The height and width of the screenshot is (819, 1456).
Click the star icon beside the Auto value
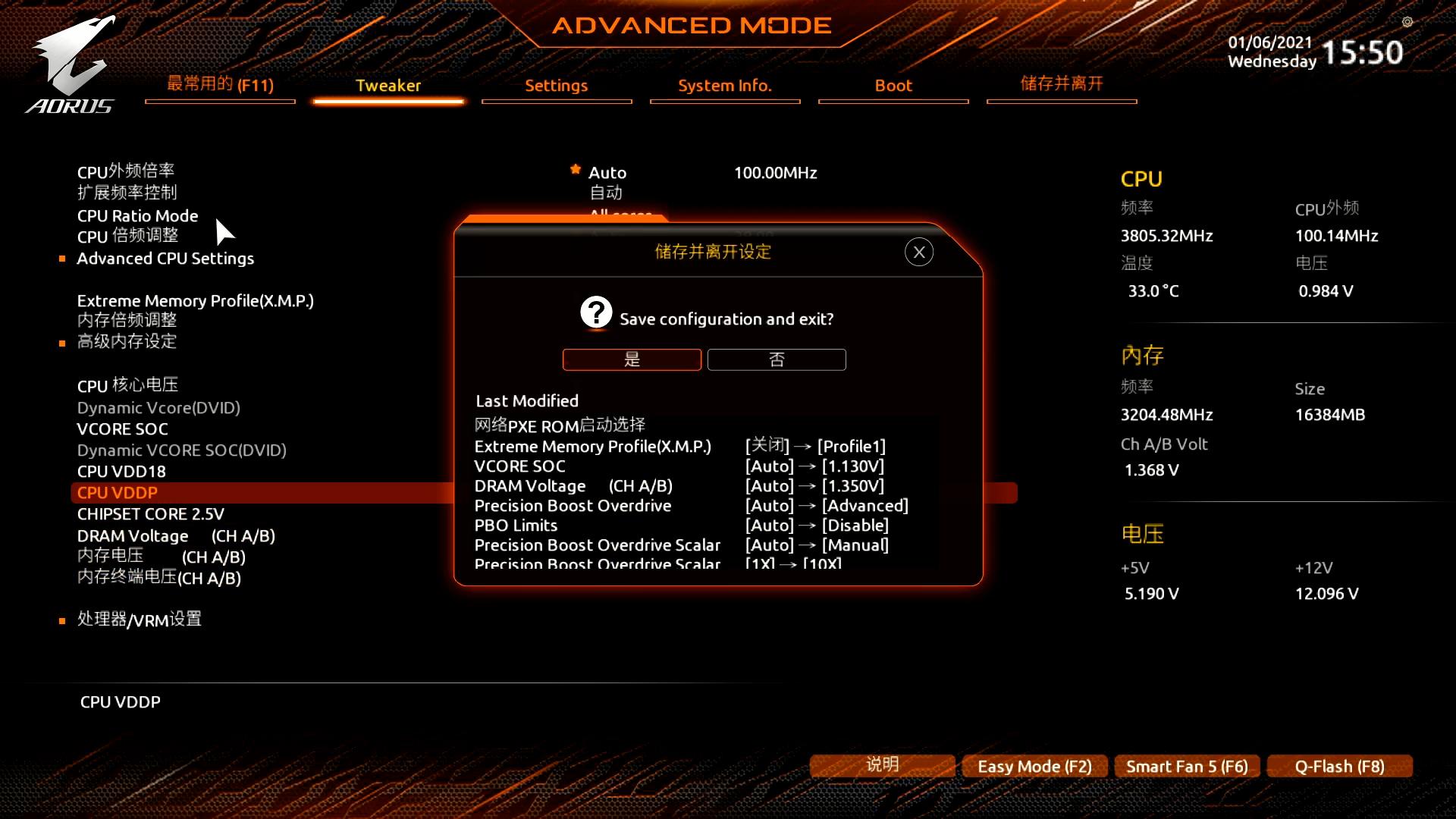click(x=576, y=171)
